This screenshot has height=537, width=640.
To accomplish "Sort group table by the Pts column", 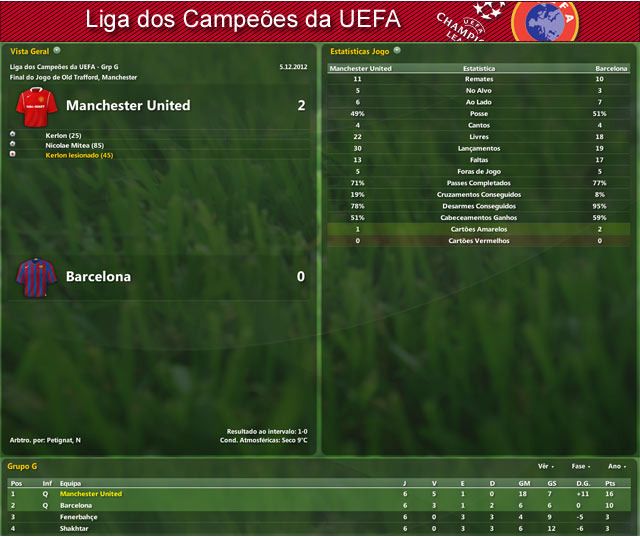I will pos(610,482).
